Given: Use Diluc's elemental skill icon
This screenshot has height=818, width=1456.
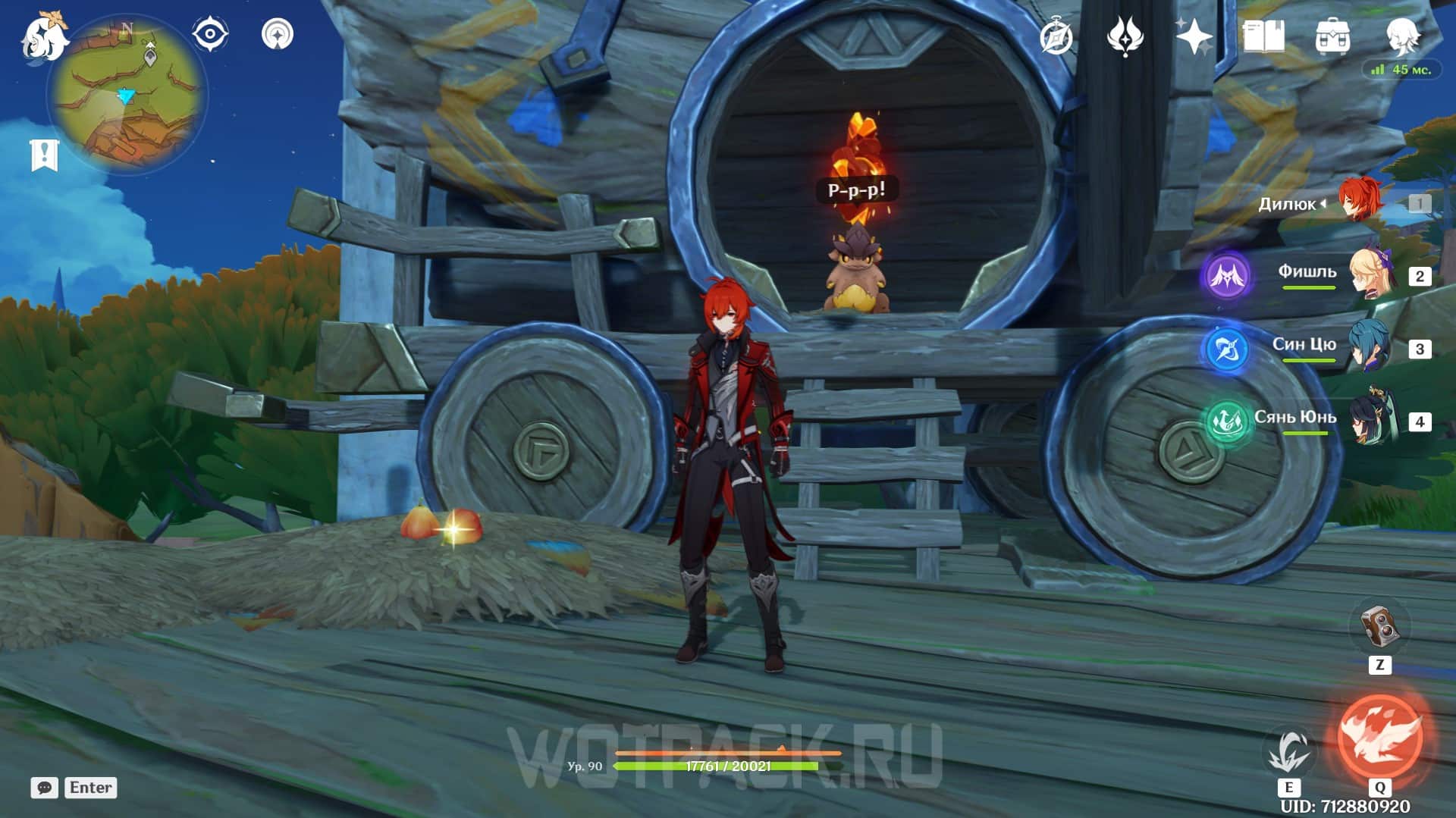Looking at the screenshot, I should pos(1288,753).
